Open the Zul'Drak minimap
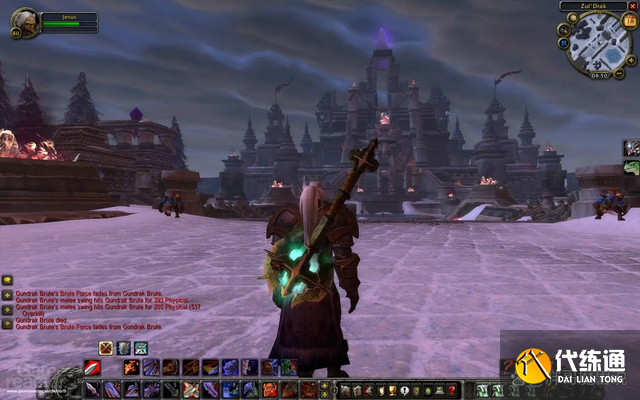The image size is (640, 400). click(x=598, y=44)
